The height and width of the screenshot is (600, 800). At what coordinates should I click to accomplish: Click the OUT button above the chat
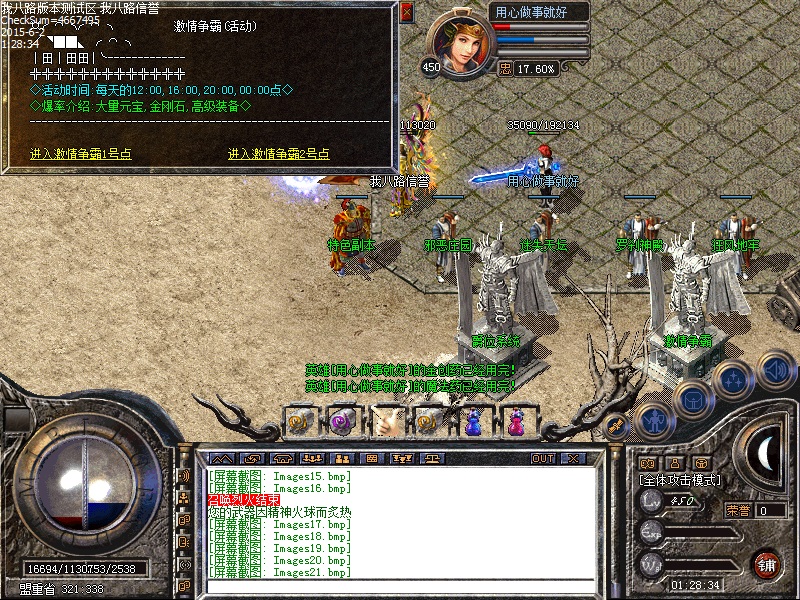[542, 458]
